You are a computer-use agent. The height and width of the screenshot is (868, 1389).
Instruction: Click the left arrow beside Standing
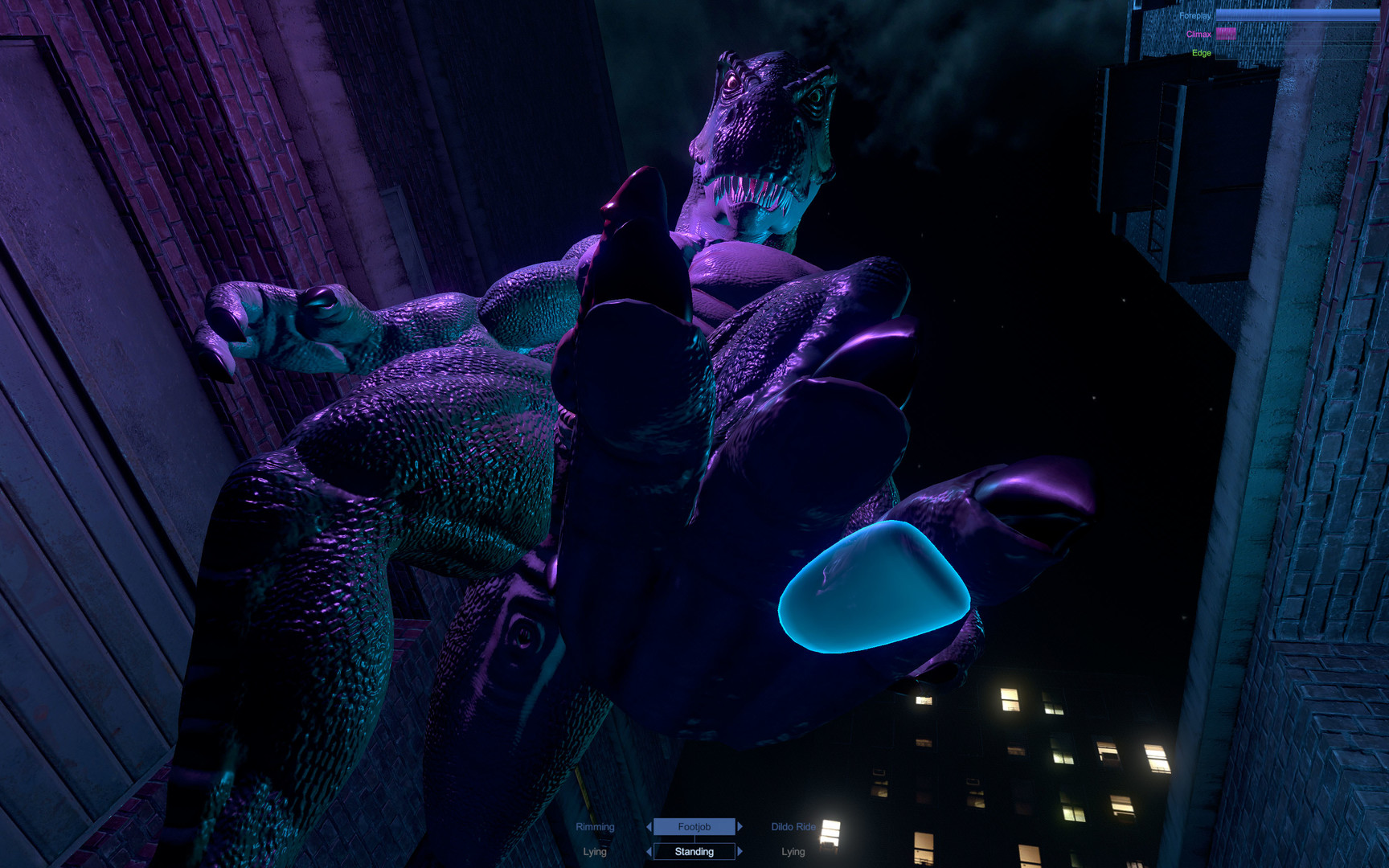[x=649, y=851]
